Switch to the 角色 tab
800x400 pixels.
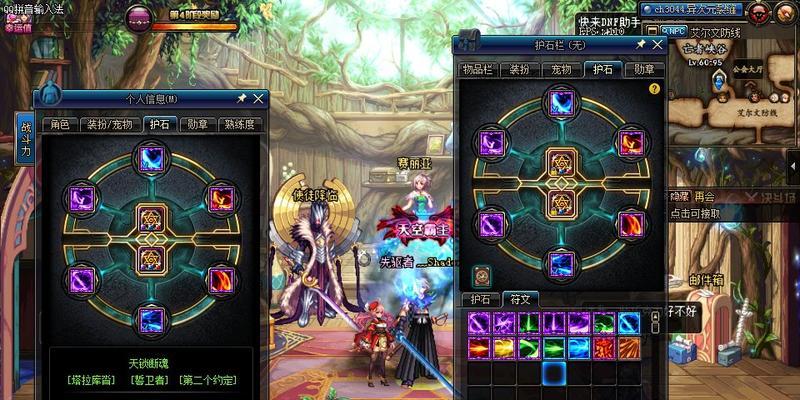pyautogui.click(x=60, y=125)
